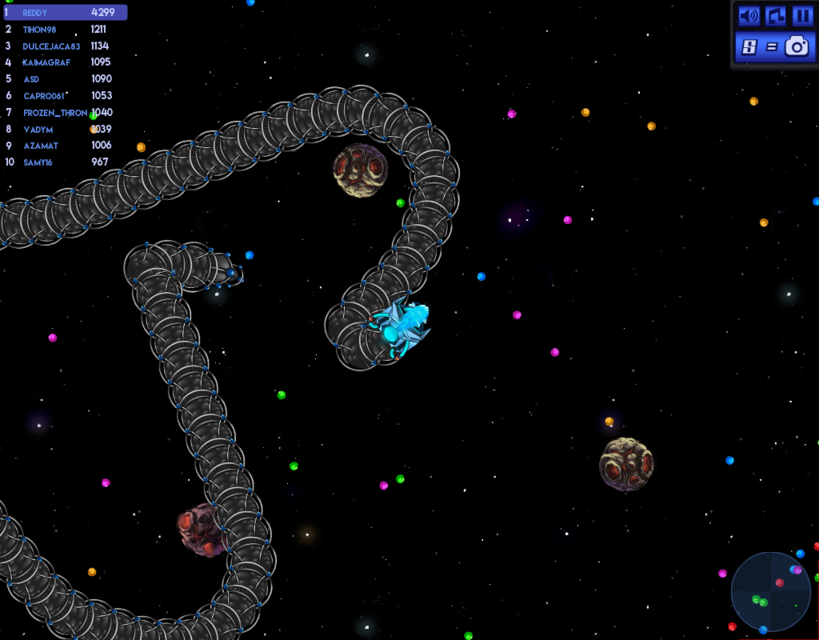Screen dimensions: 819x640
Task: Toggle the music note button
Action: coord(775,16)
